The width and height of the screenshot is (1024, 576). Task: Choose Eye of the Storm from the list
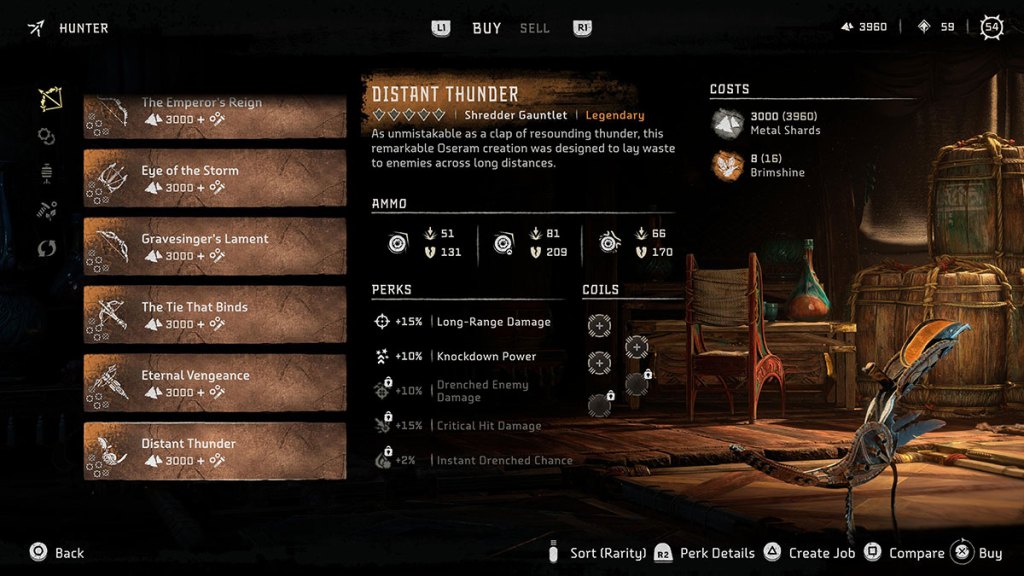(x=214, y=178)
